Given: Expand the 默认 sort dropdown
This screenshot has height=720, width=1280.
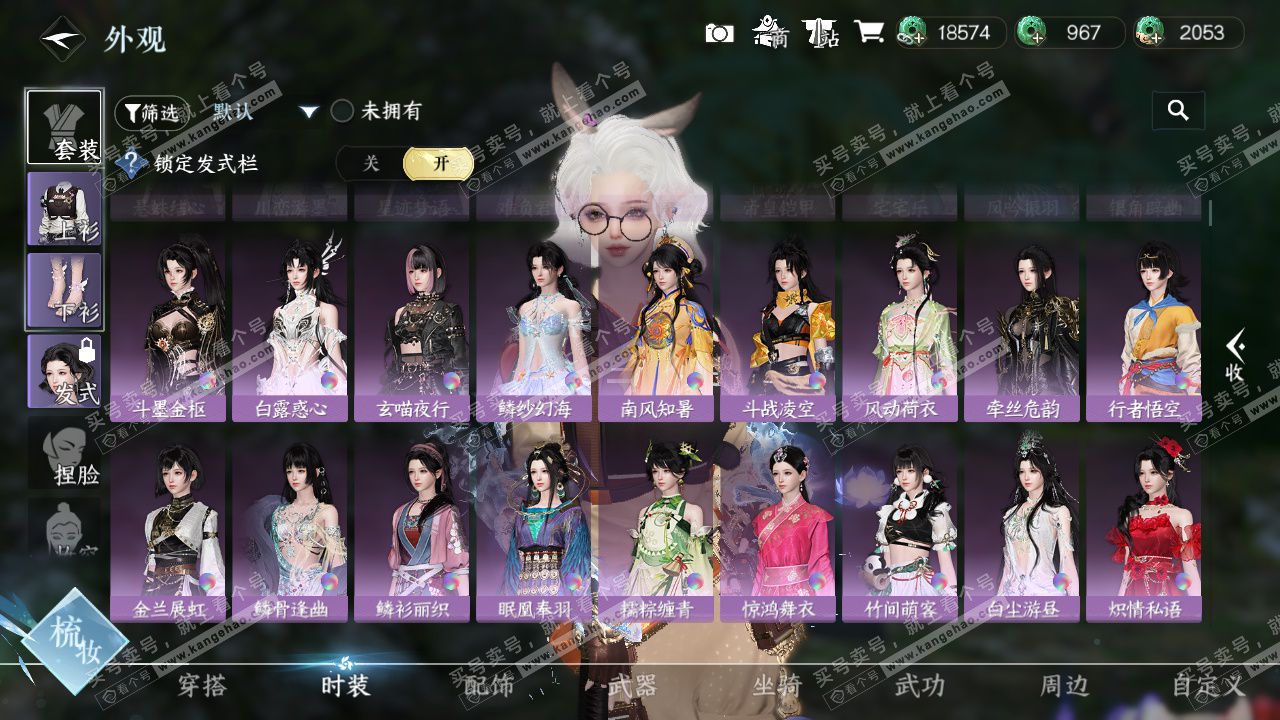Looking at the screenshot, I should (x=309, y=112).
